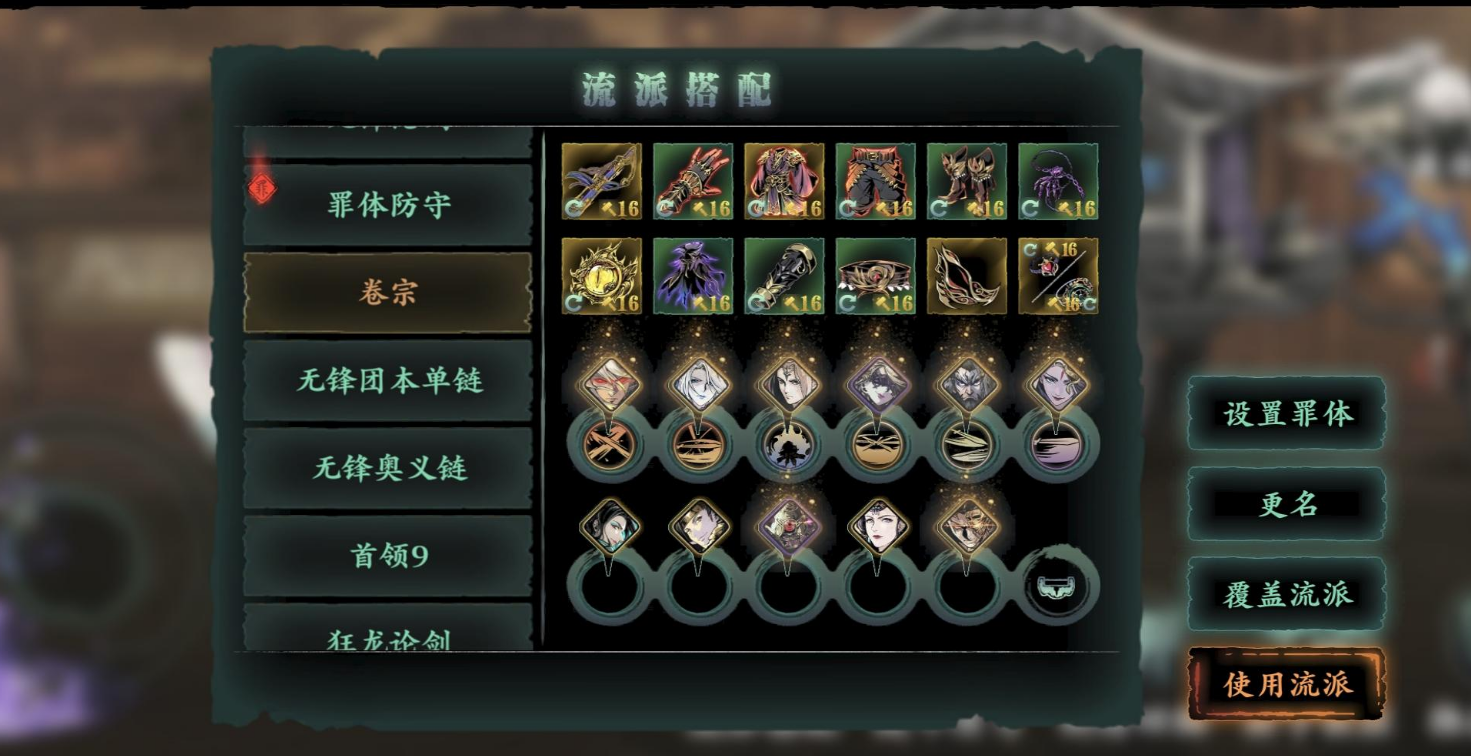Select the 首领9 preset from the sidebar
The width and height of the screenshot is (1471, 756).
(x=386, y=554)
